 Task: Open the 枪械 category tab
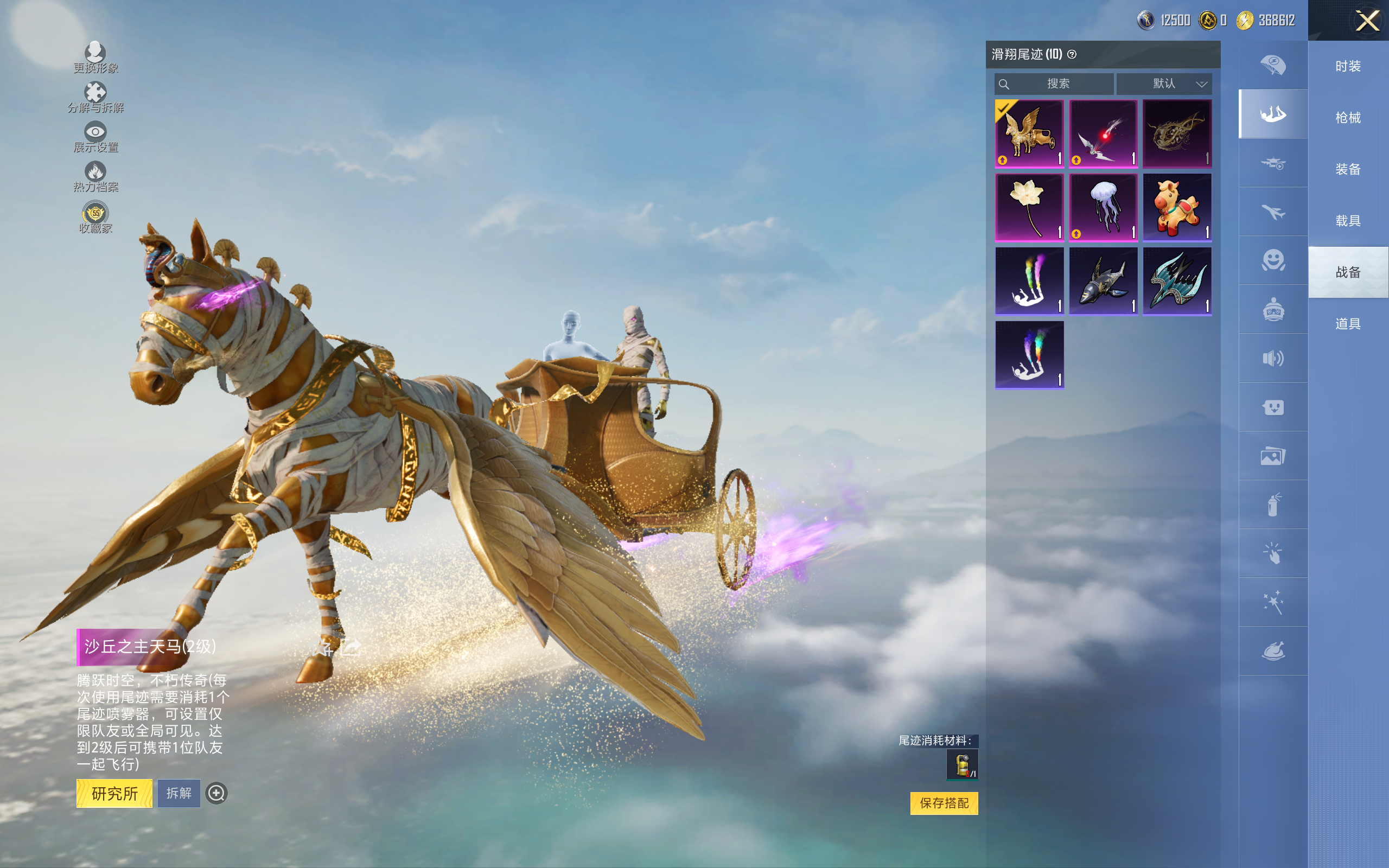(x=1348, y=118)
